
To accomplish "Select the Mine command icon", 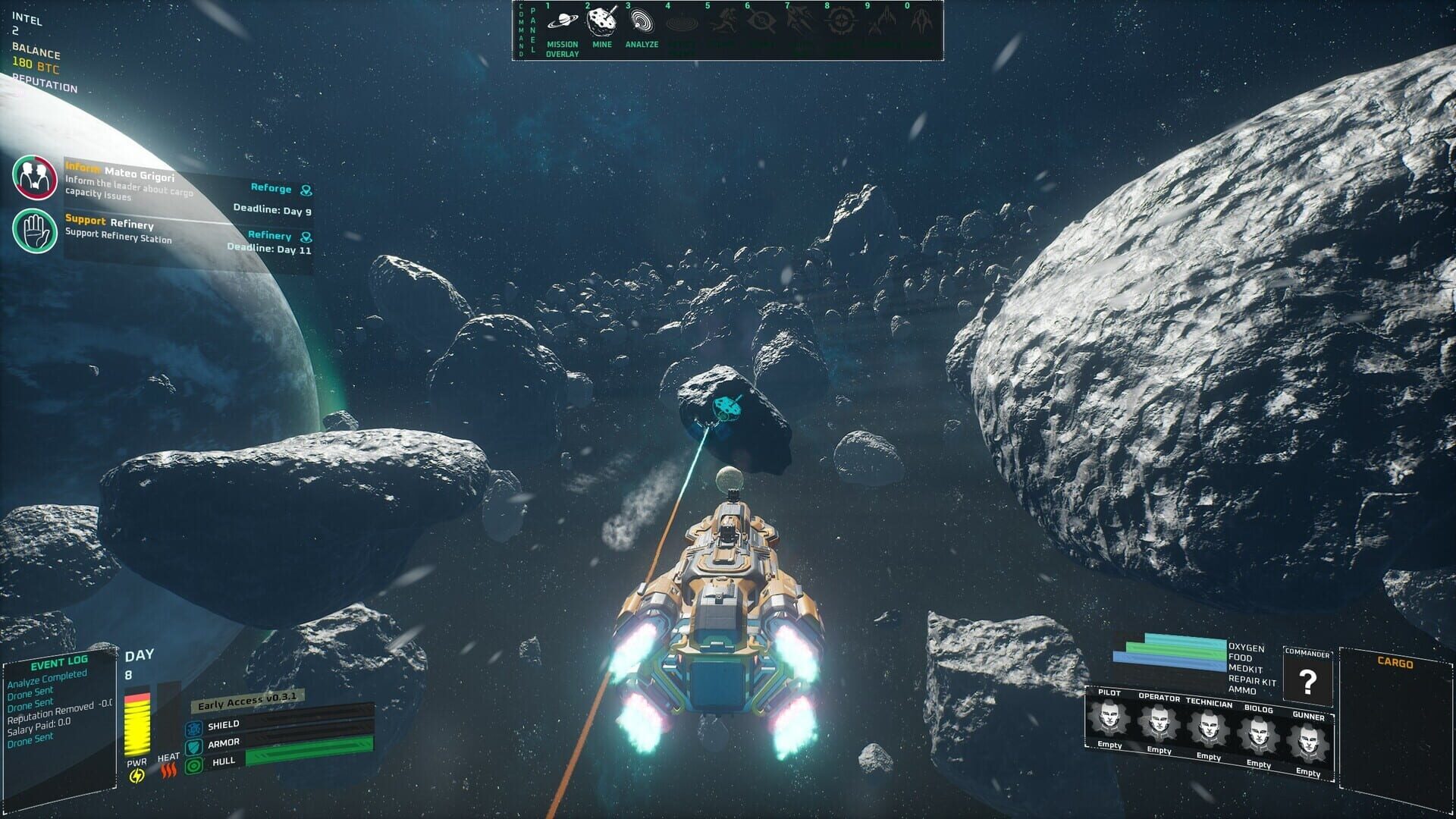I will (601, 23).
